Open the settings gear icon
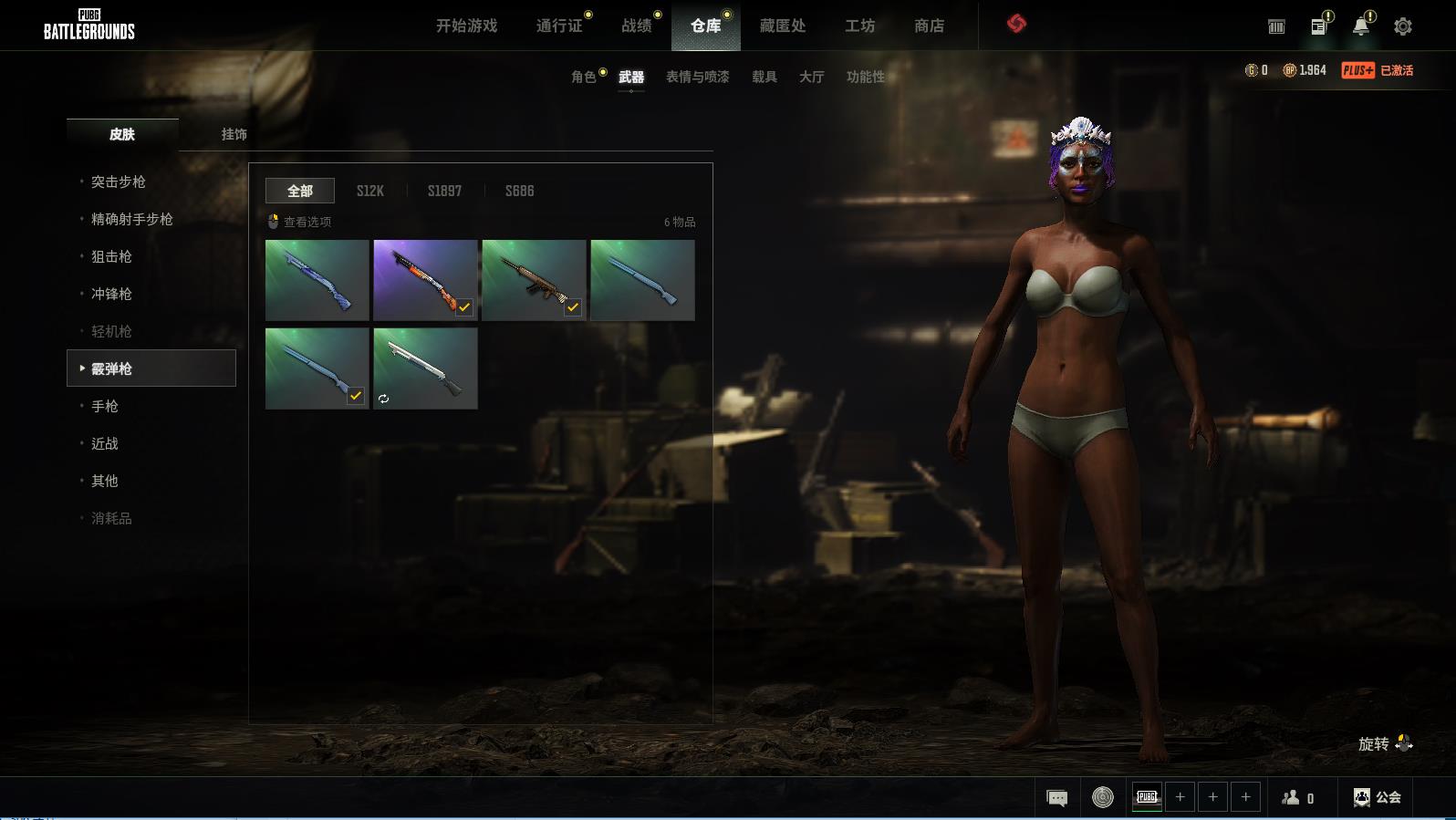1456x820 pixels. pos(1403,26)
